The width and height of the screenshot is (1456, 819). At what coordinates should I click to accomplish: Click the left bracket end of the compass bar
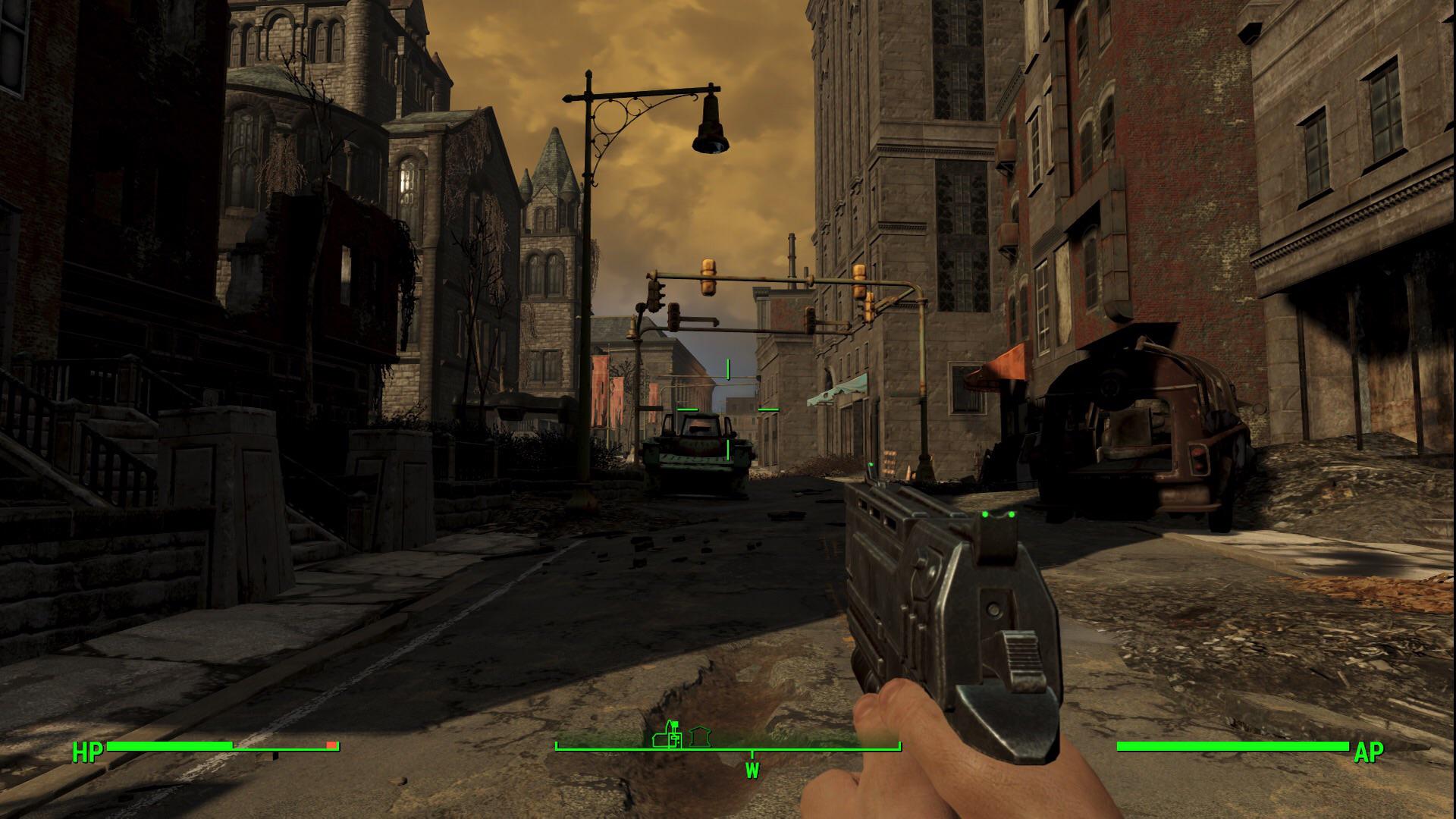(557, 745)
